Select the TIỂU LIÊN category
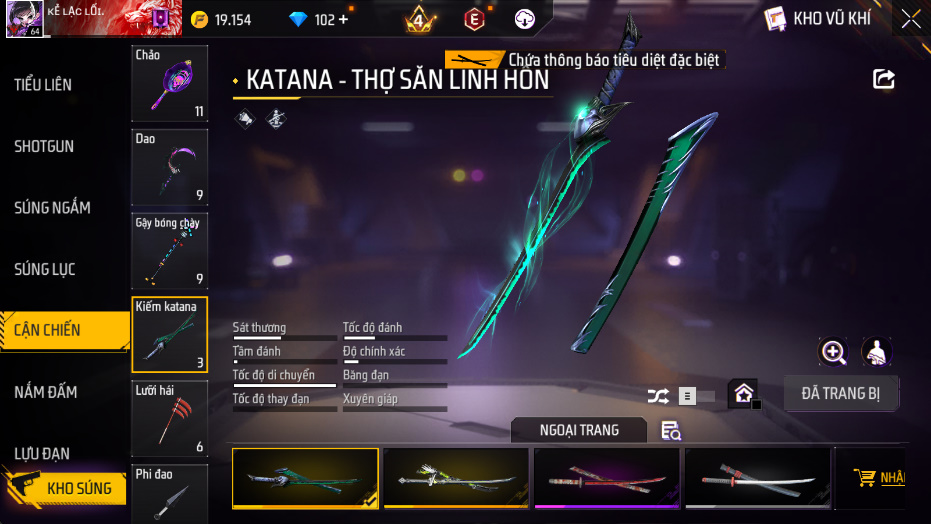931x524 pixels. pyautogui.click(x=43, y=85)
